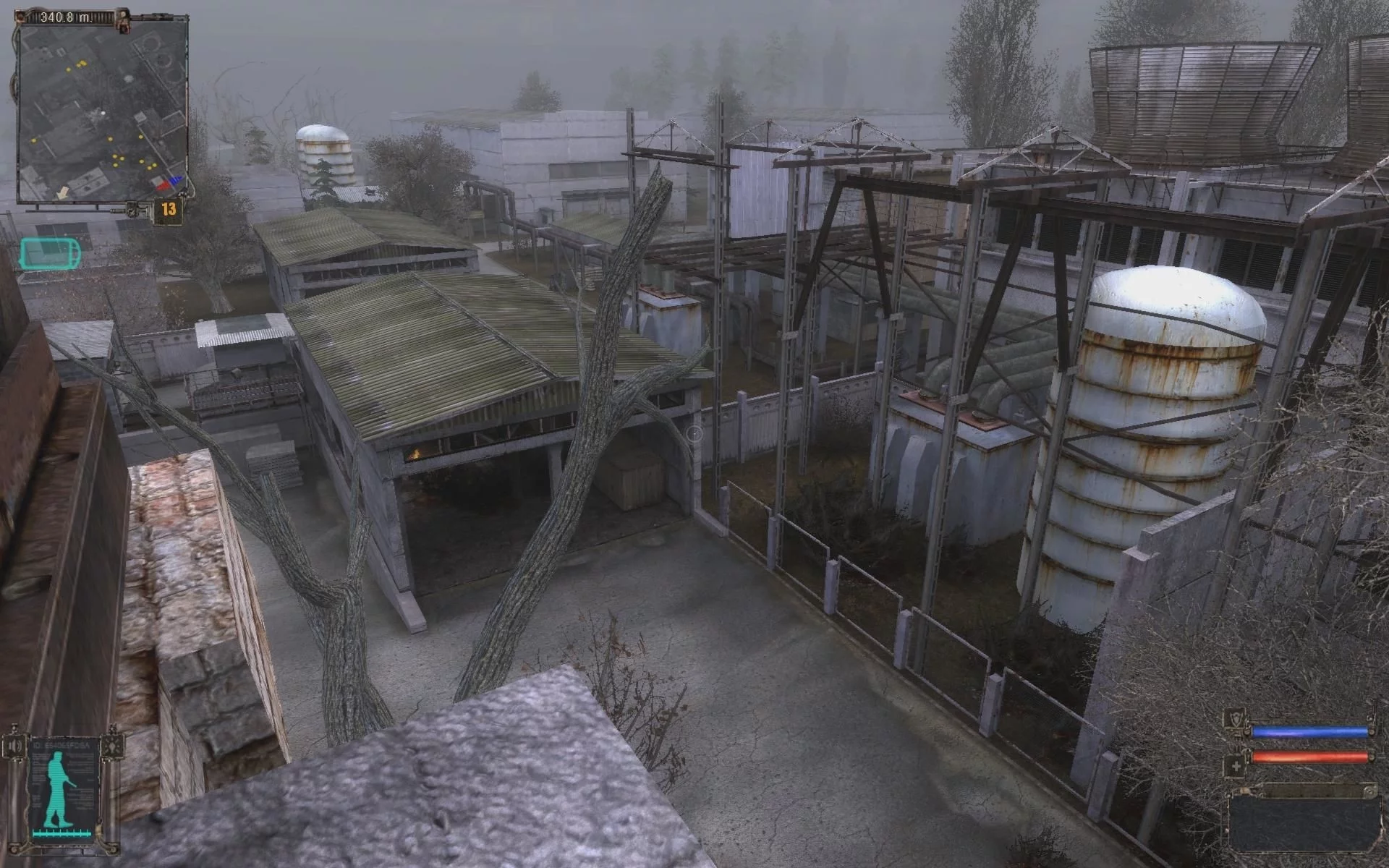The image size is (1389, 868).
Task: Click the visibility light indicator icon
Action: pyautogui.click(x=113, y=746)
